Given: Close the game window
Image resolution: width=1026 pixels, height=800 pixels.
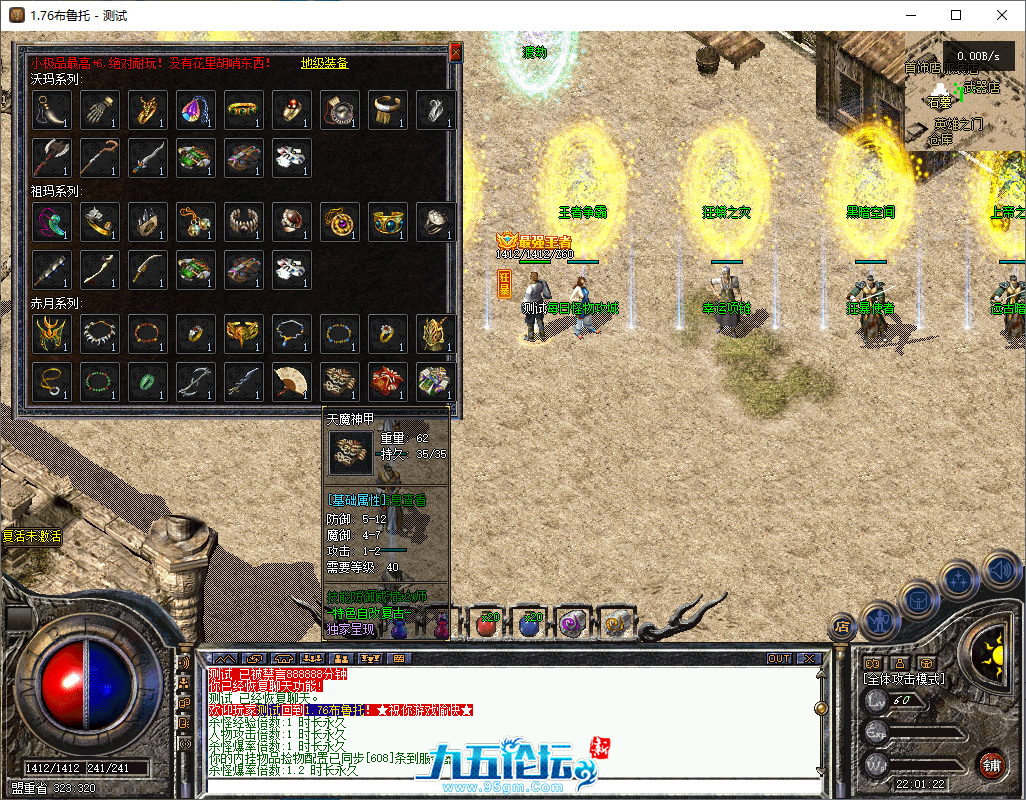Looking at the screenshot, I should pos(1002,15).
